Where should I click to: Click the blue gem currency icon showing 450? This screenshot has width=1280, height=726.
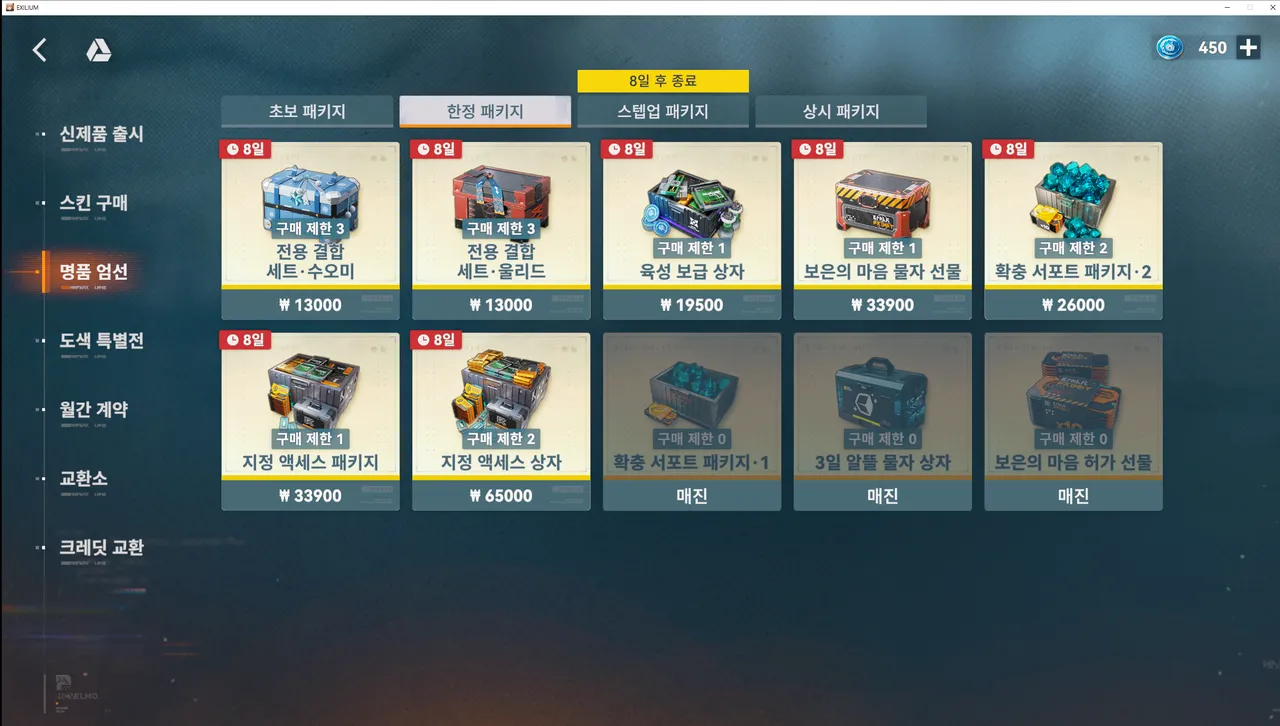click(1168, 47)
